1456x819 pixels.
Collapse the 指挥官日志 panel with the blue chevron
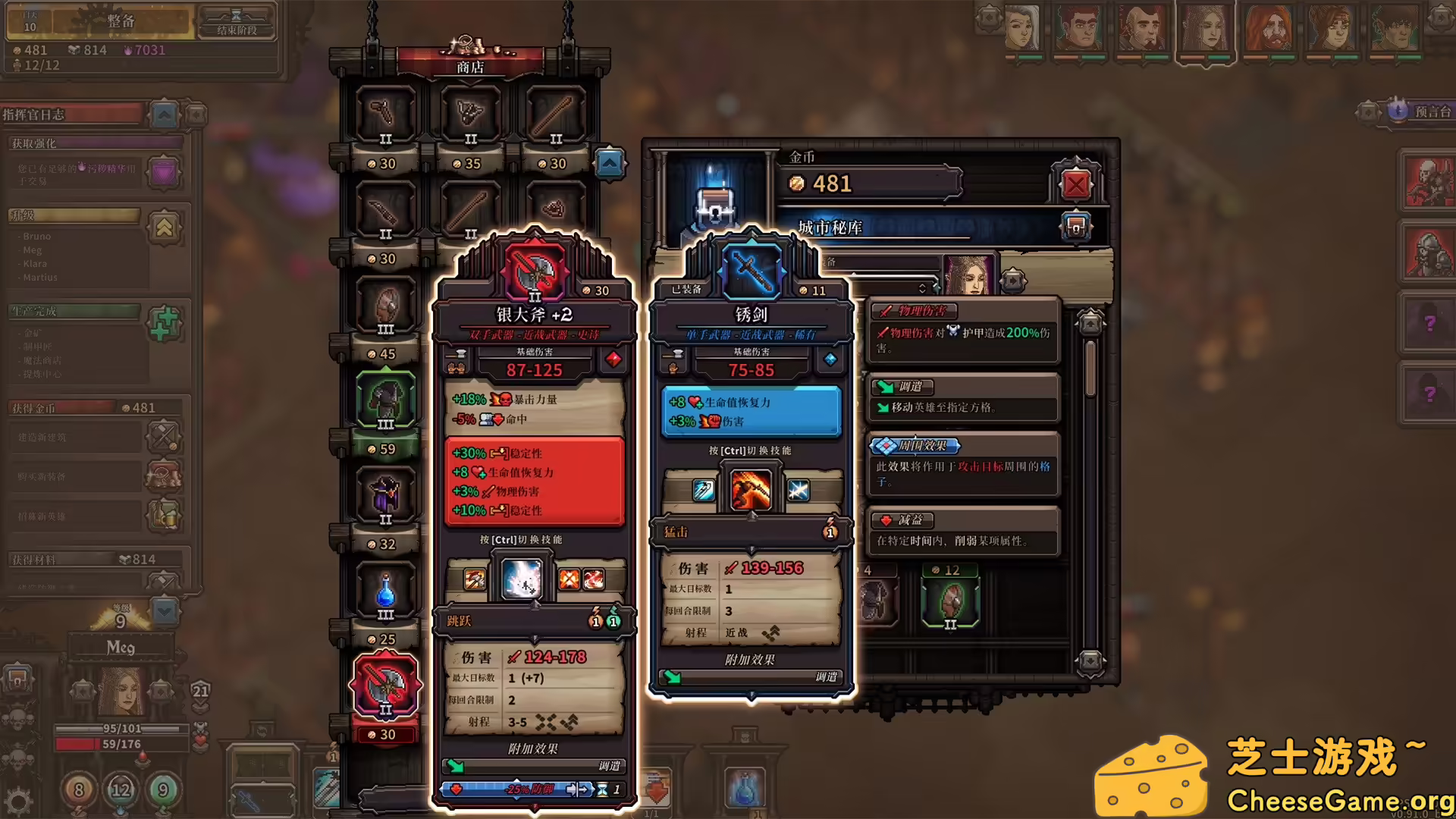pos(165,115)
